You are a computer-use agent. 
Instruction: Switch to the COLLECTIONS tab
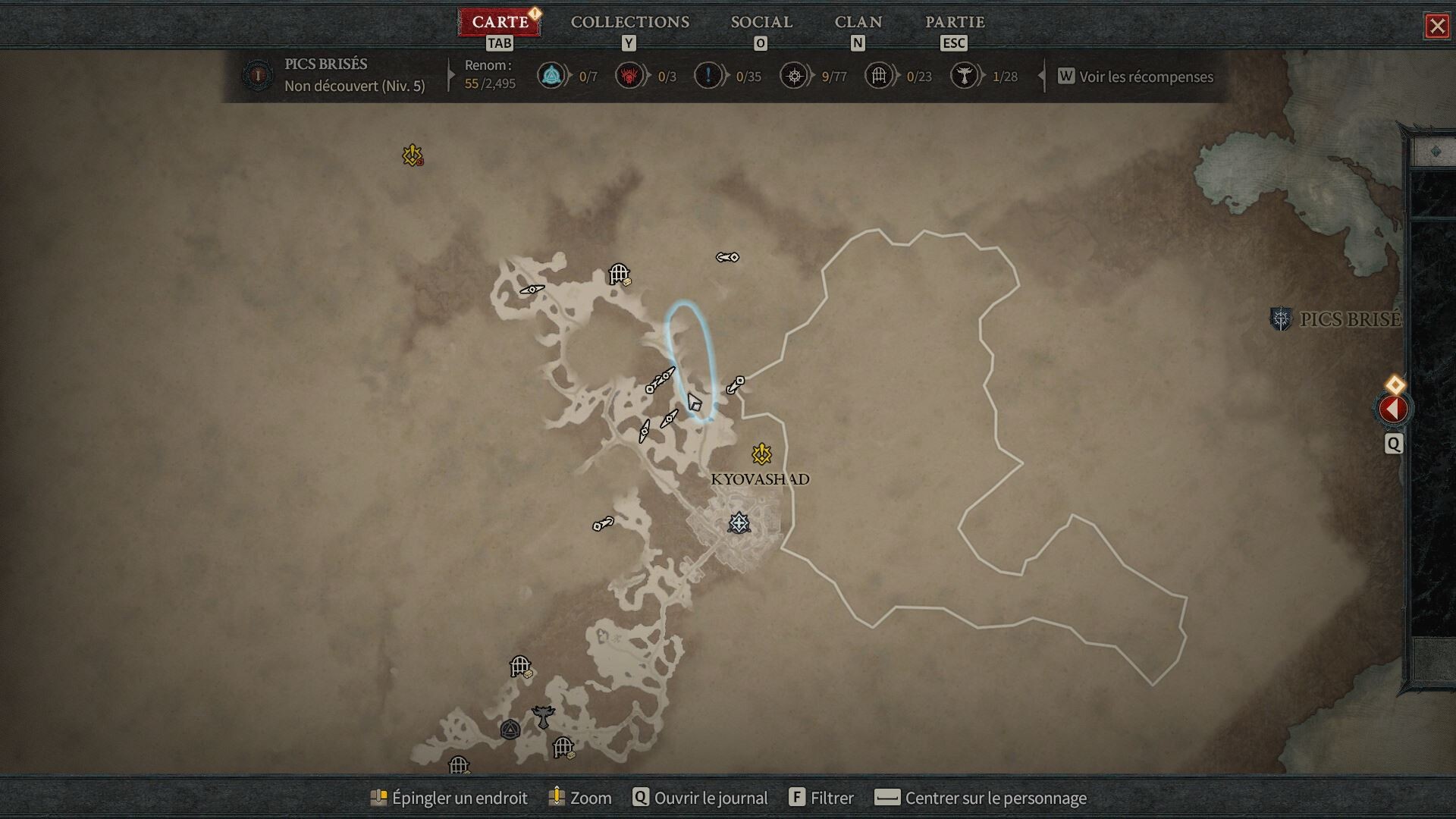628,22
